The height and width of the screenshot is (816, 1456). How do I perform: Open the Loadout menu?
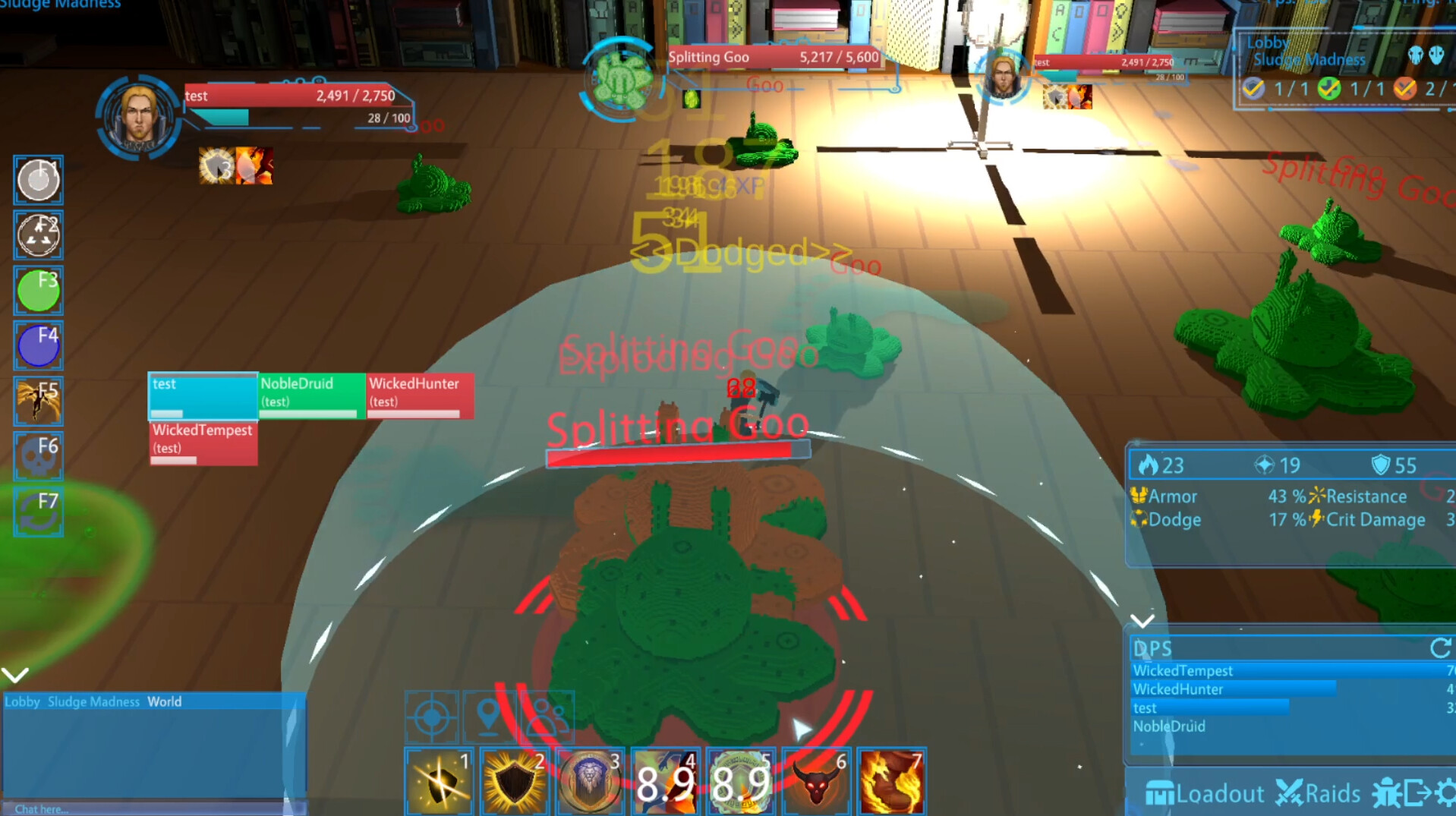[x=1205, y=794]
